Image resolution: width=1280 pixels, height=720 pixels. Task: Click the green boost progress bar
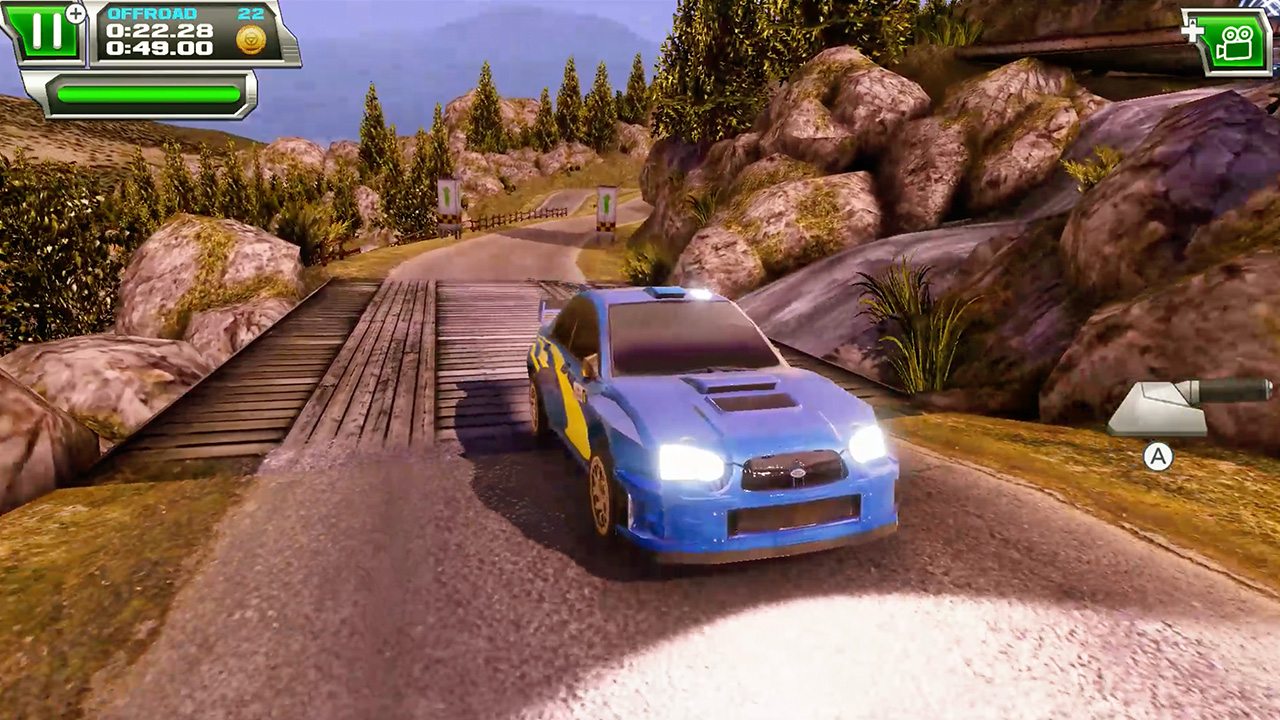148,95
